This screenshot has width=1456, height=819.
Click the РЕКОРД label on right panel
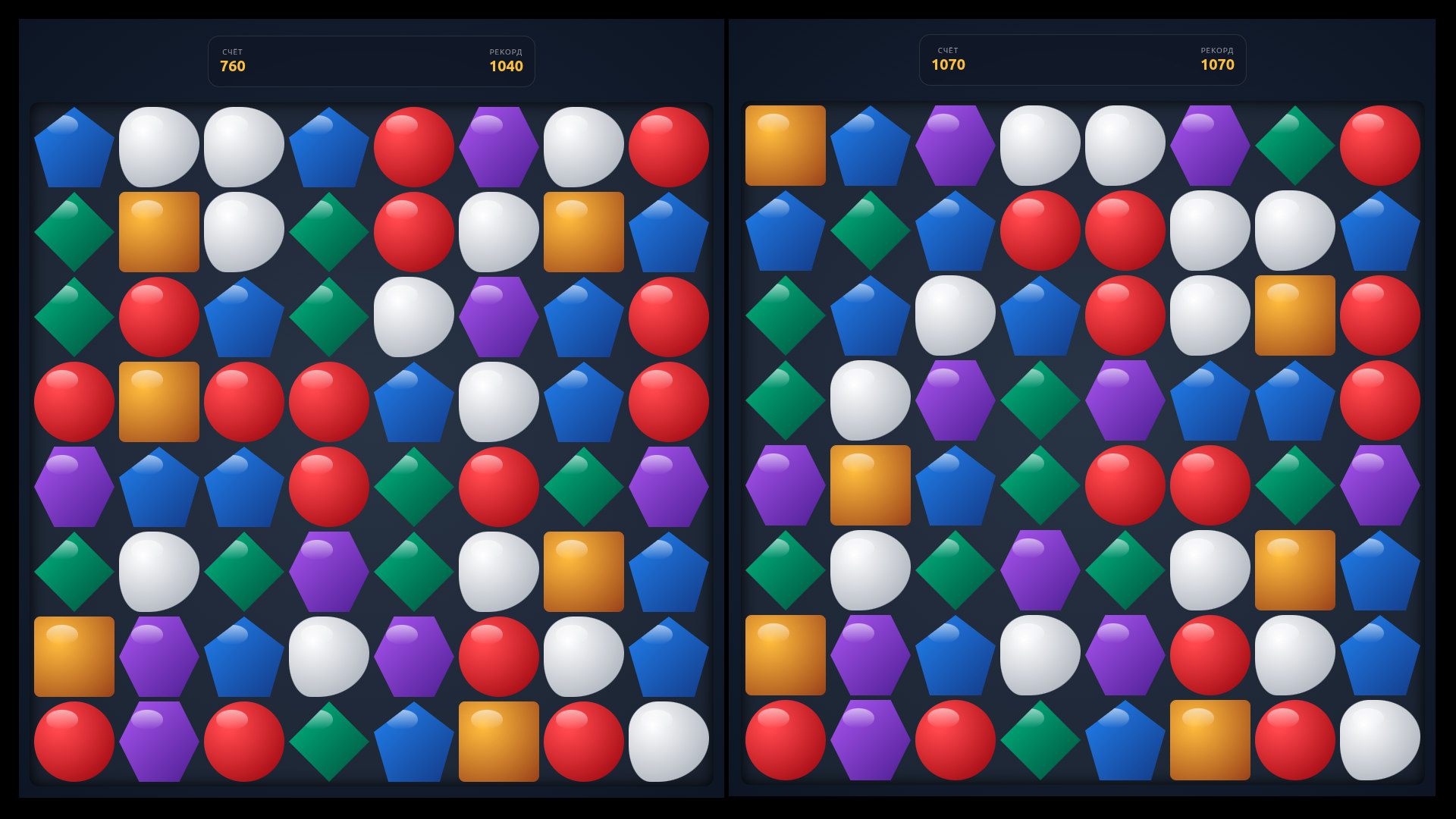click(x=1215, y=52)
